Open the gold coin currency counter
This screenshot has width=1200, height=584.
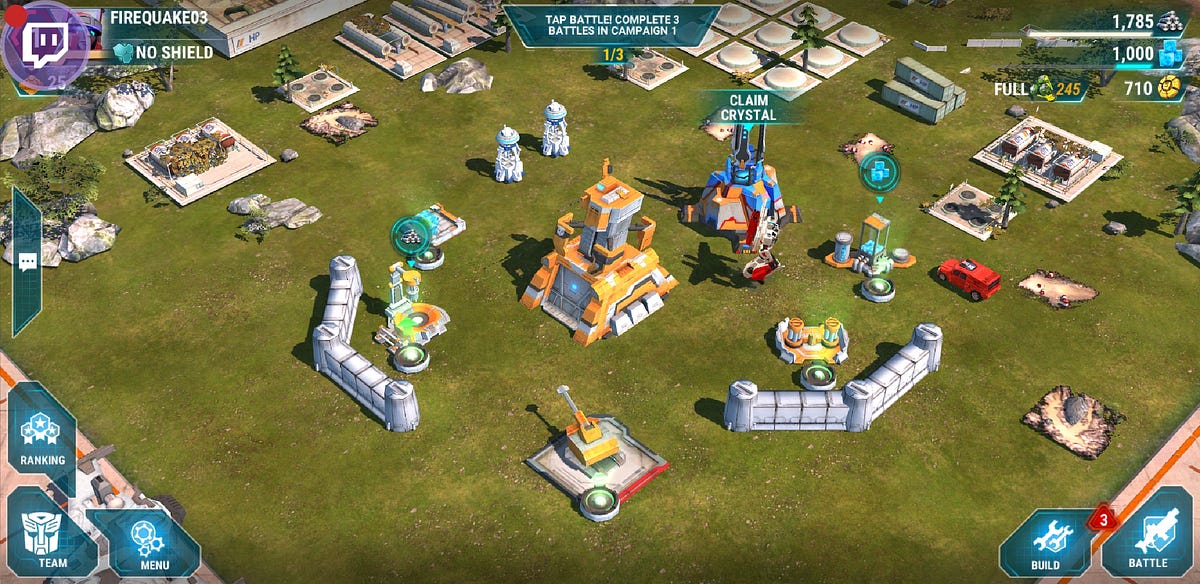point(1150,89)
